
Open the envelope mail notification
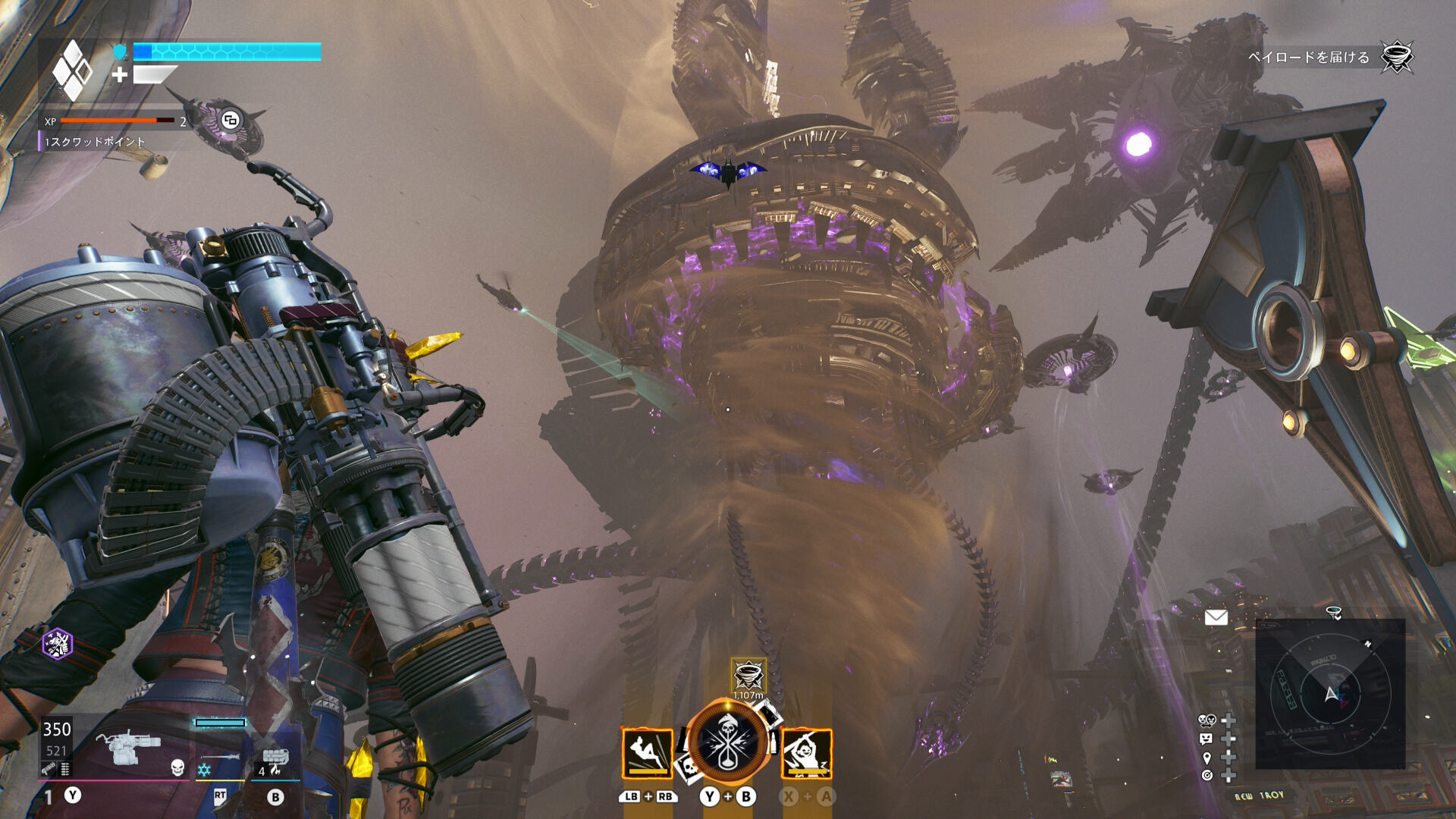pos(1216,617)
